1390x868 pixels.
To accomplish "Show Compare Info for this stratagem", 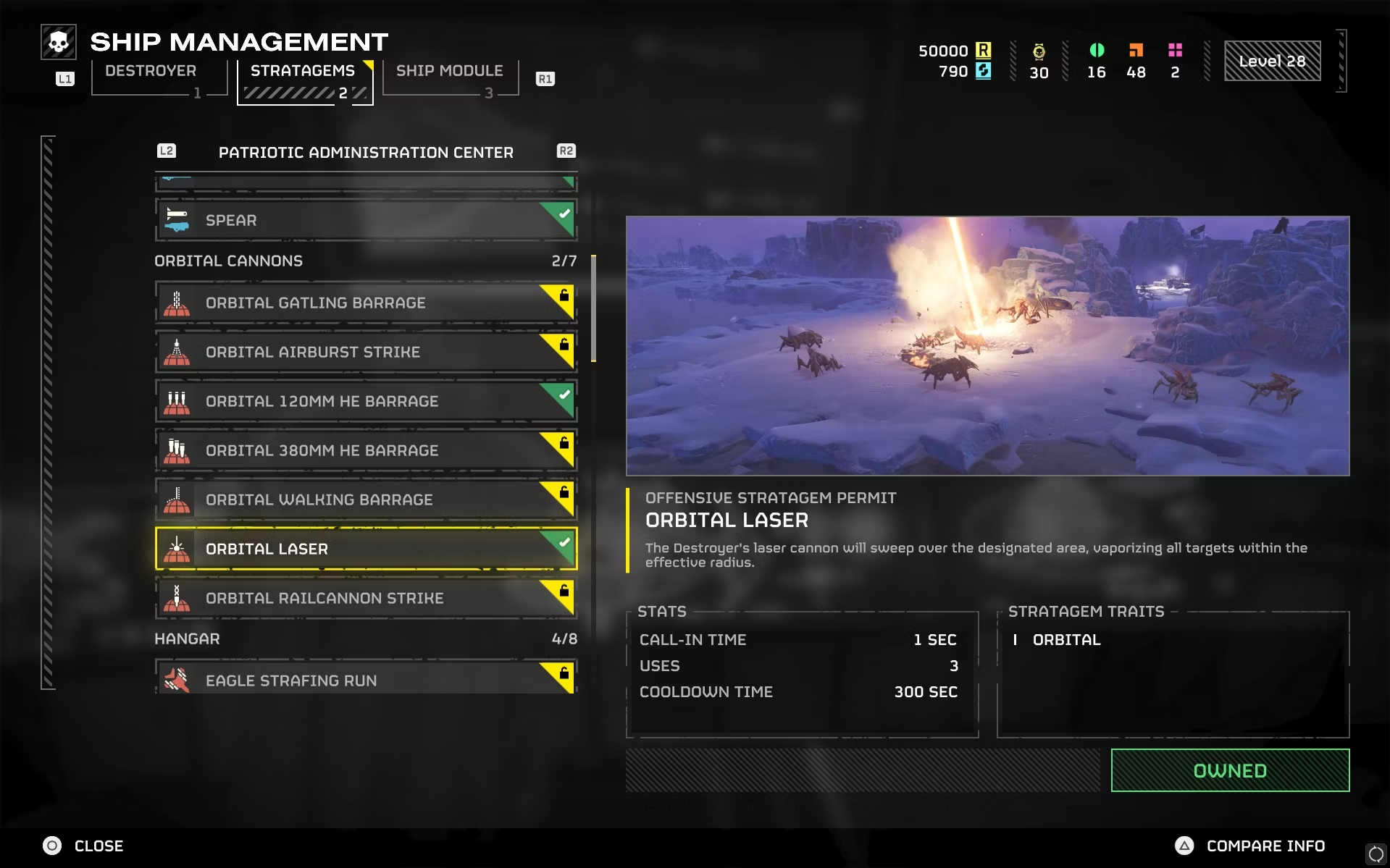I will click(x=1250, y=846).
